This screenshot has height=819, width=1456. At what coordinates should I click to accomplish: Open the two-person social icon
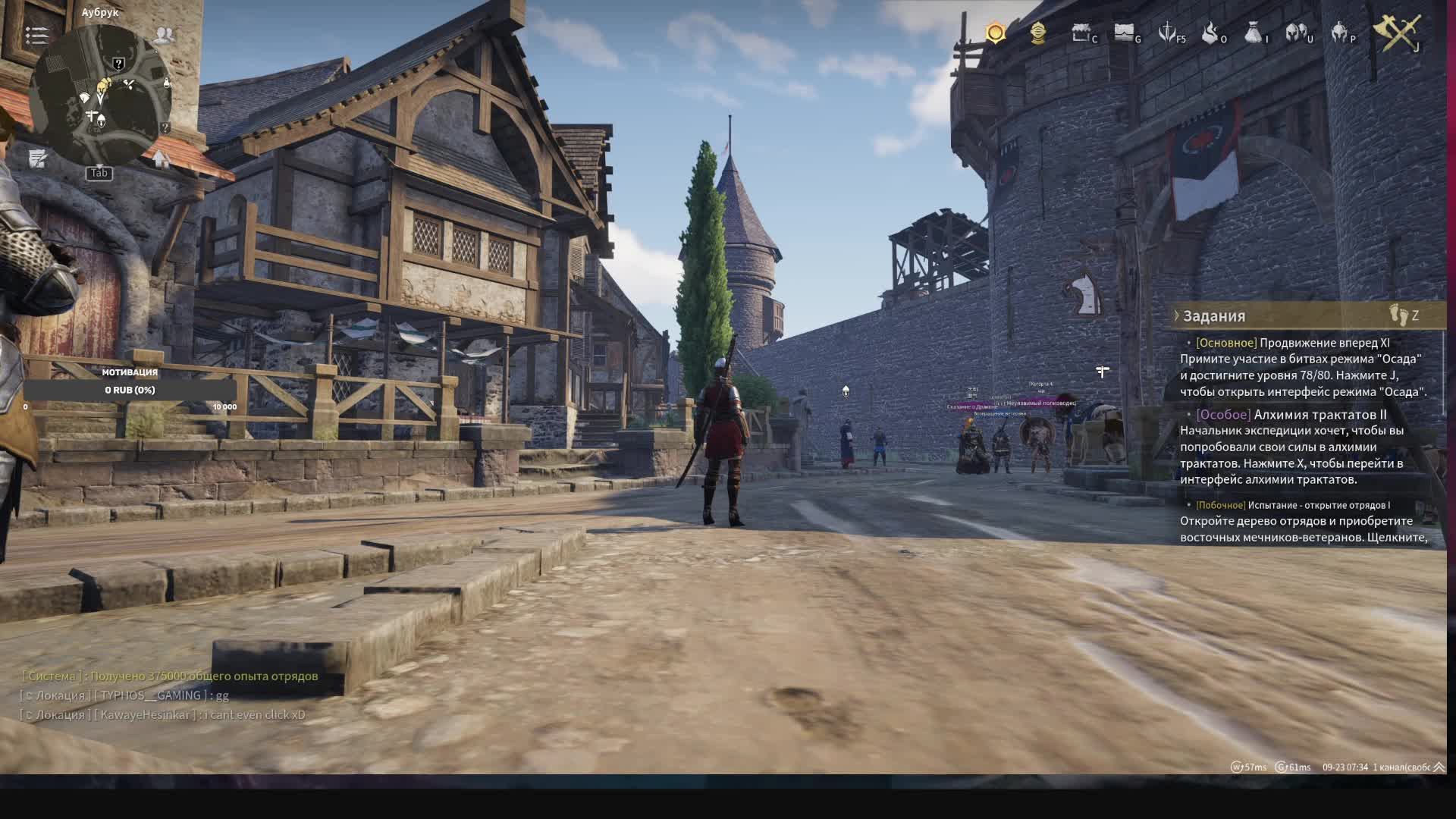[164, 35]
